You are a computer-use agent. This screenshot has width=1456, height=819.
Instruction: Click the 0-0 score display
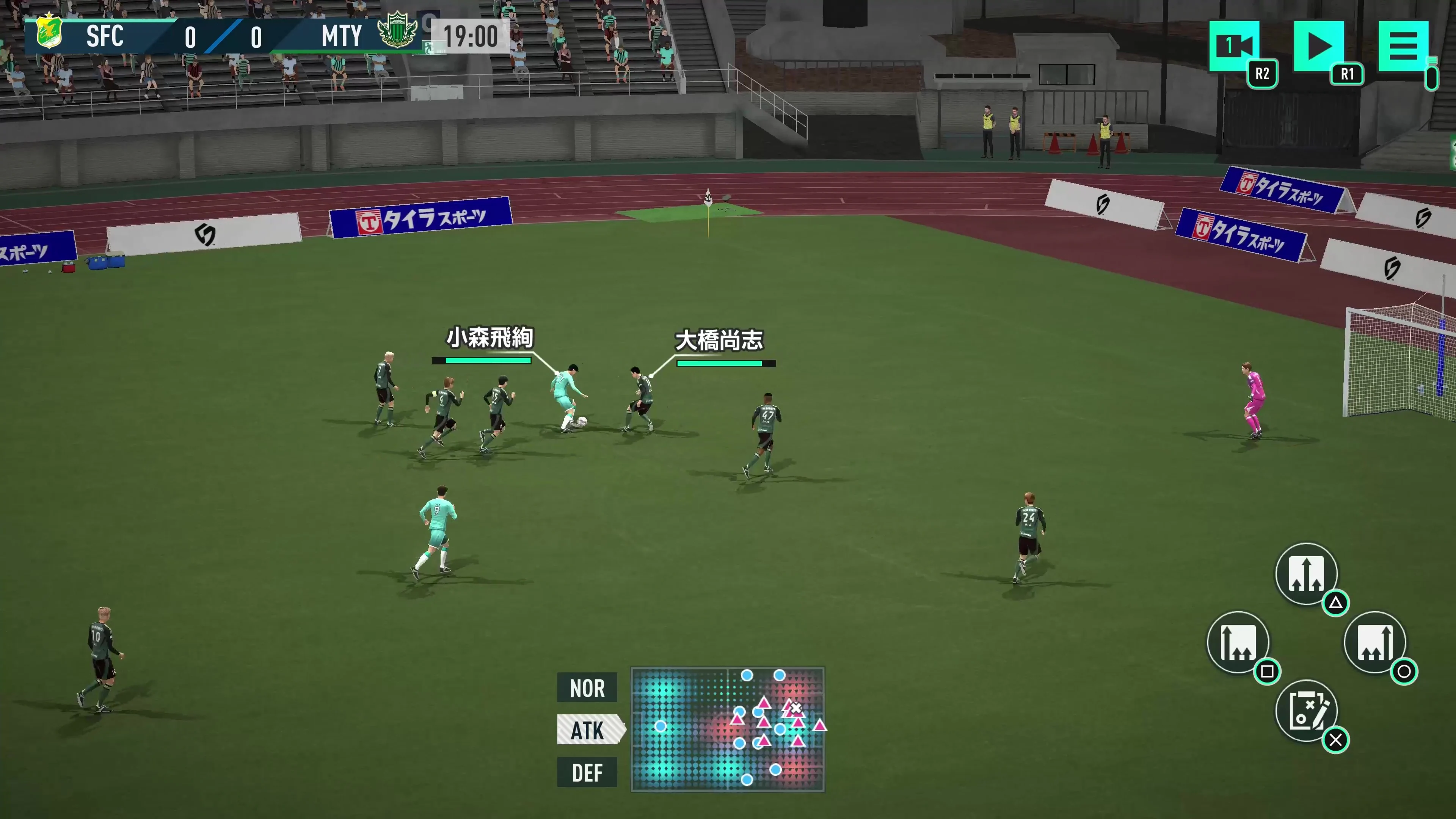(x=223, y=37)
